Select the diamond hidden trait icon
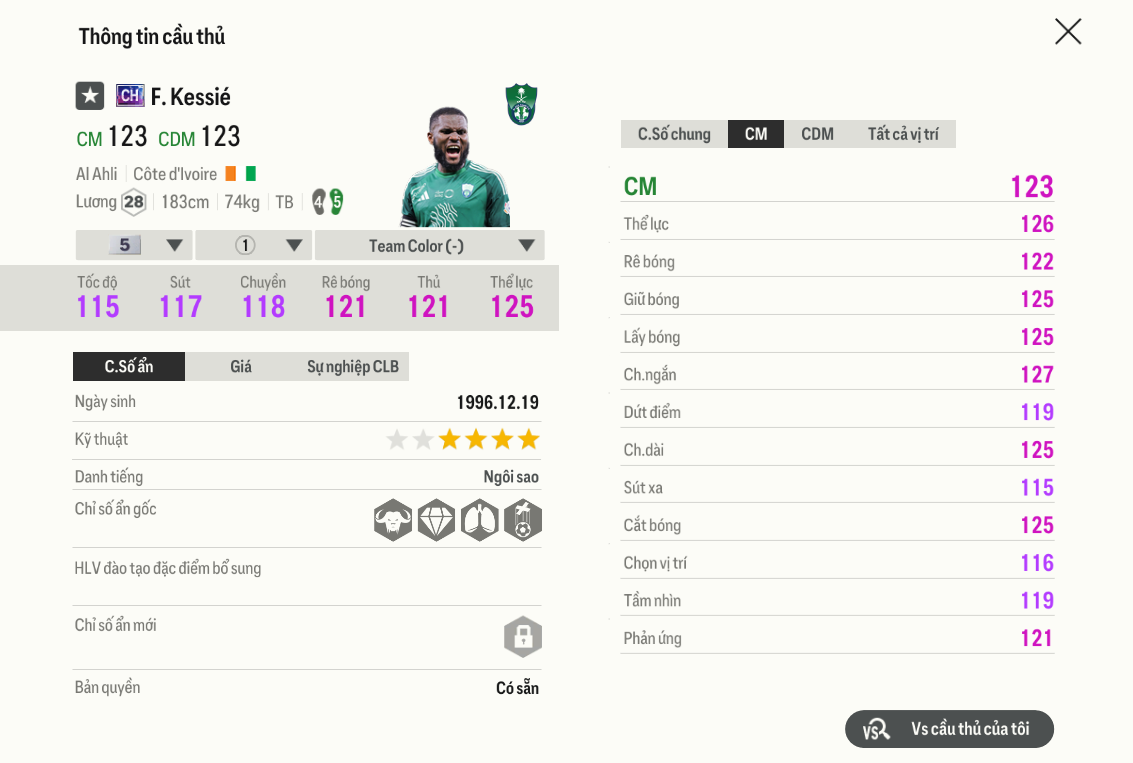This screenshot has height=763, width=1133. click(436, 520)
